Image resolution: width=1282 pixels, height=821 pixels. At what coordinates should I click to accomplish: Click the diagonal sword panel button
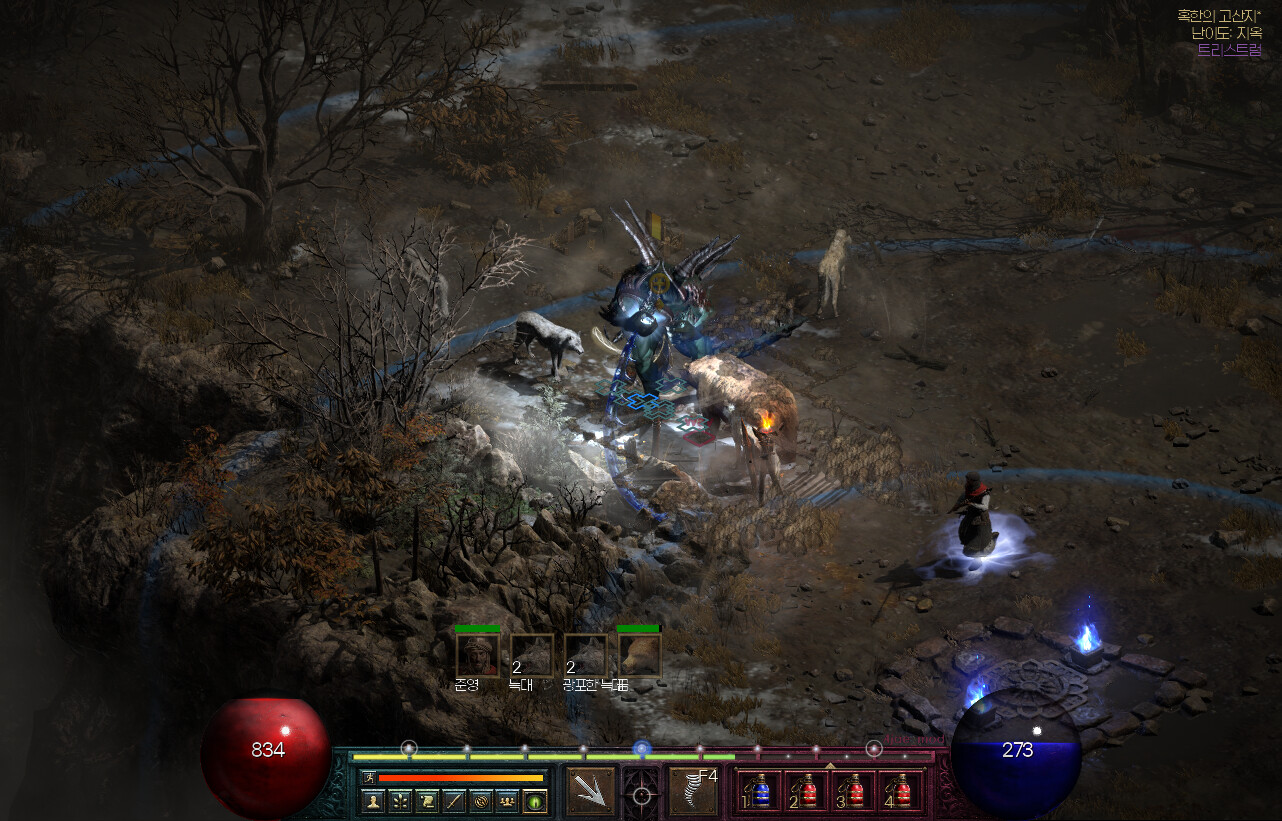454,801
